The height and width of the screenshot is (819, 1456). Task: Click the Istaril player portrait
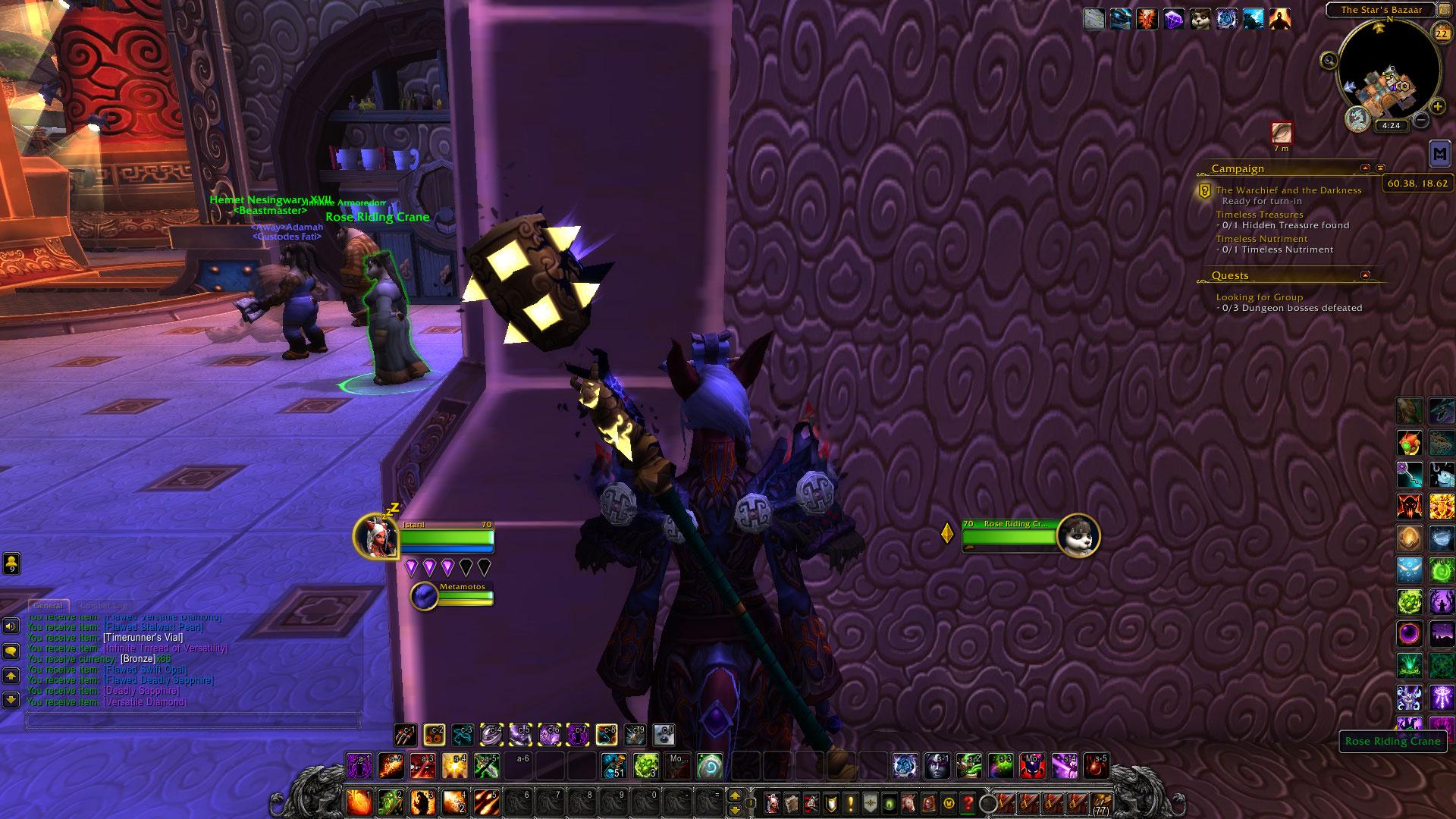pos(375,536)
